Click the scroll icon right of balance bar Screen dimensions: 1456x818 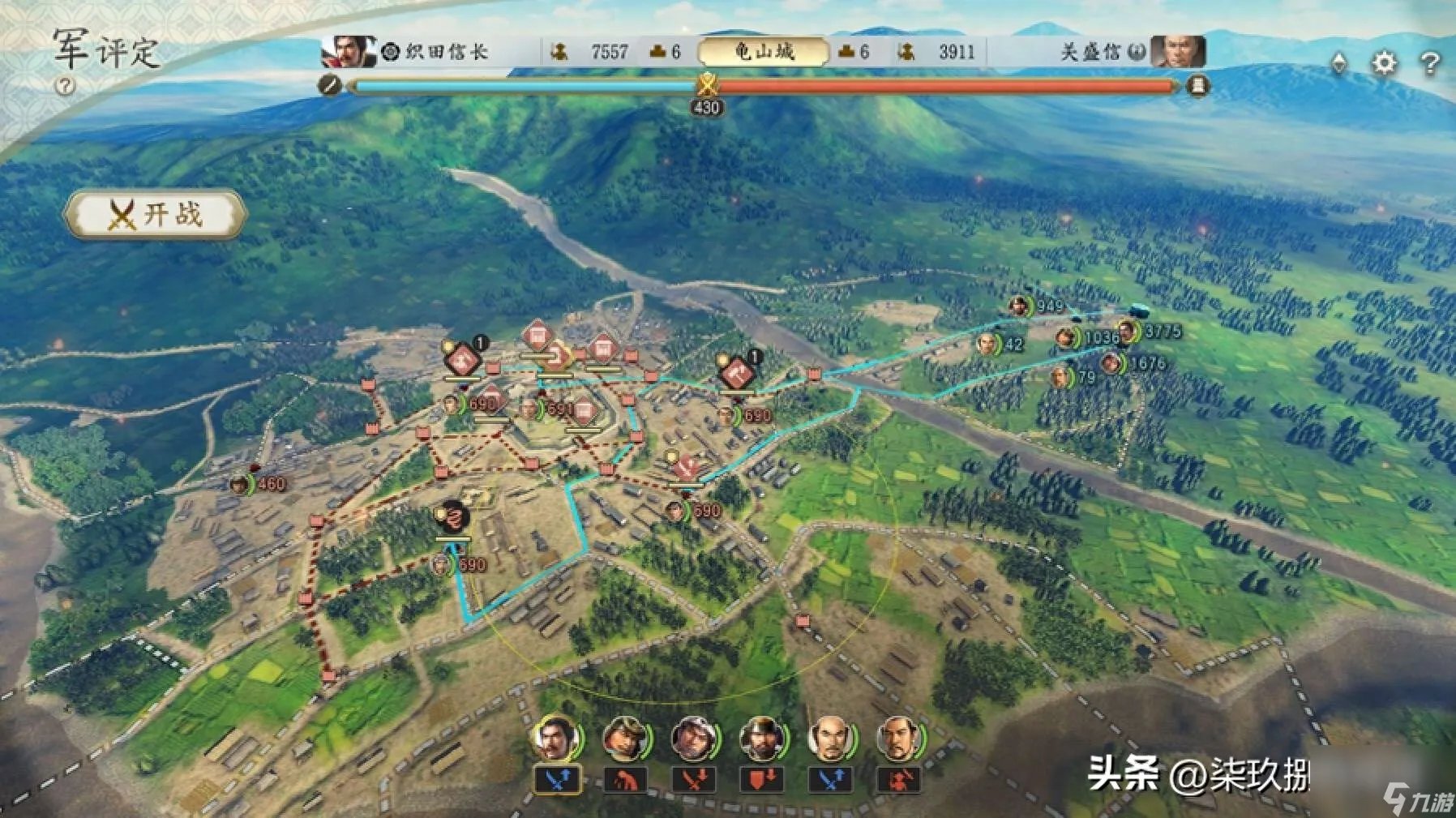point(1197,84)
